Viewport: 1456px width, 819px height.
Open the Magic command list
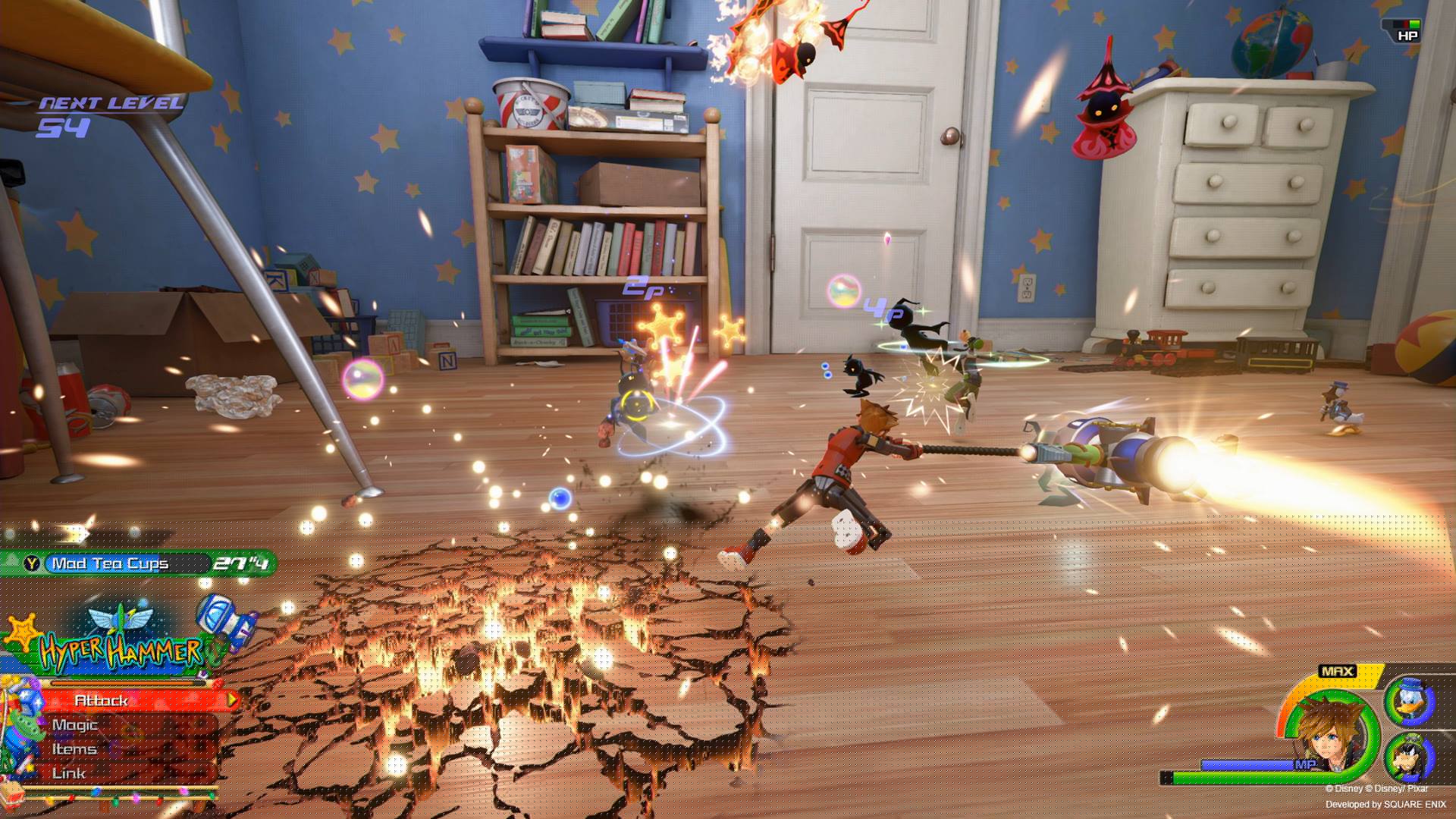pyautogui.click(x=74, y=726)
